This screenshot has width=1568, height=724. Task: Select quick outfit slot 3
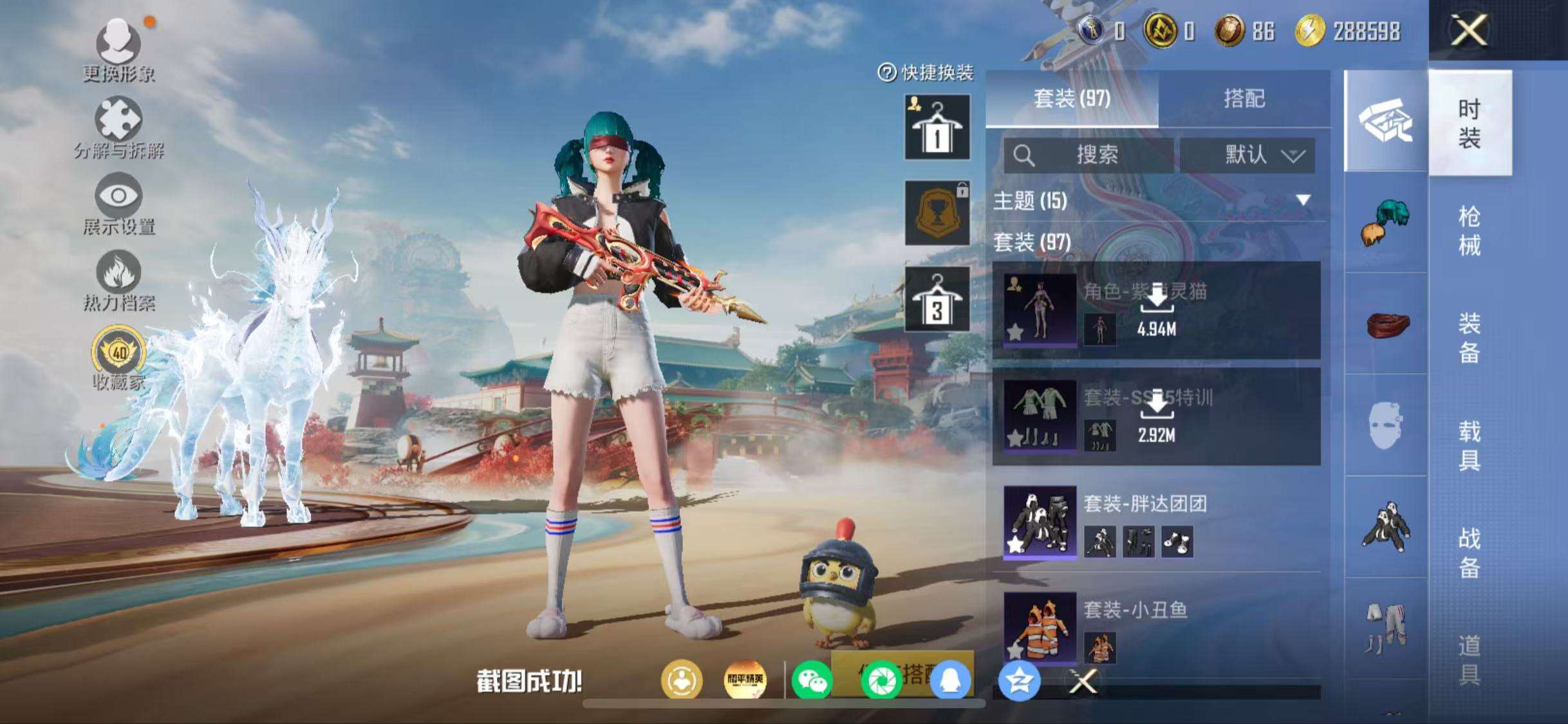click(937, 299)
